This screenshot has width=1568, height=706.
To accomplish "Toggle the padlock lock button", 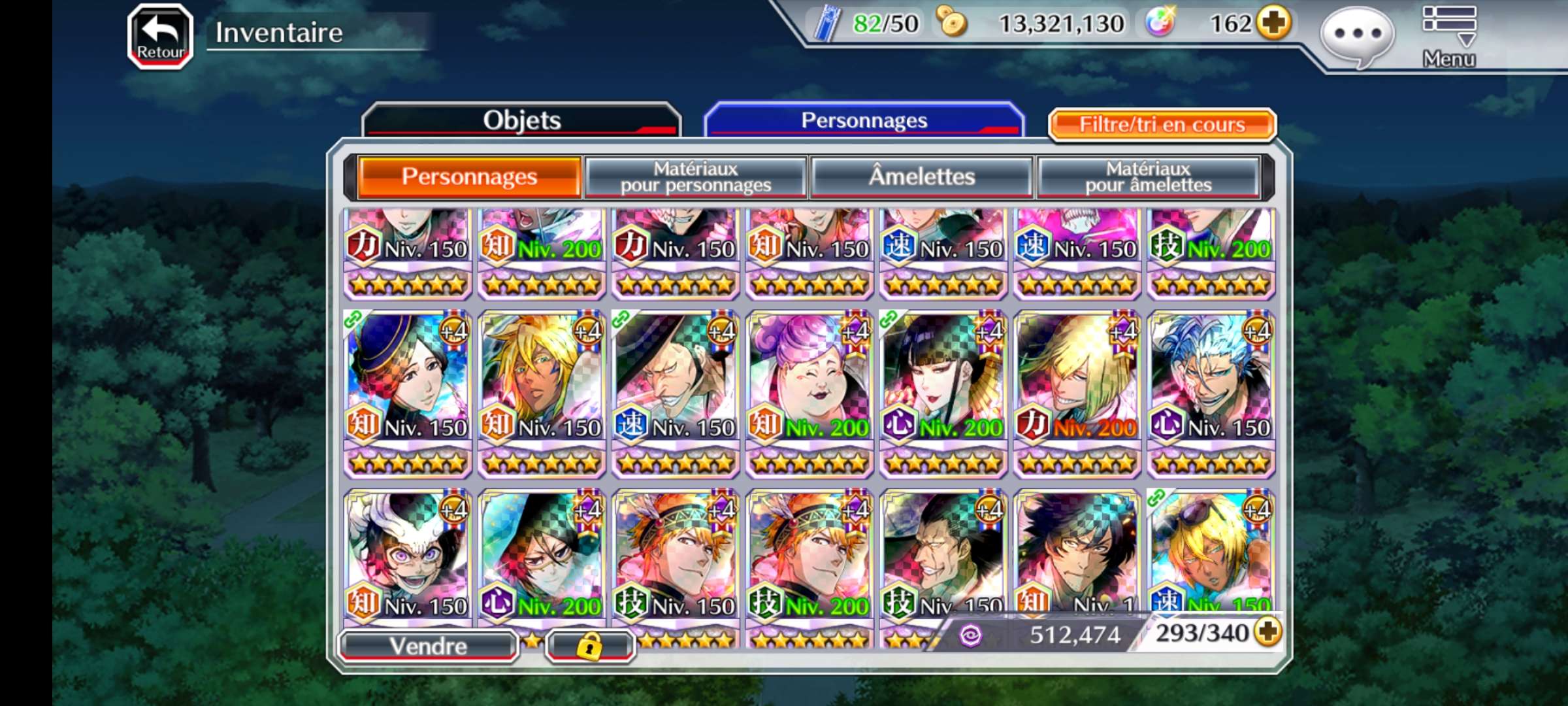I will 589,646.
